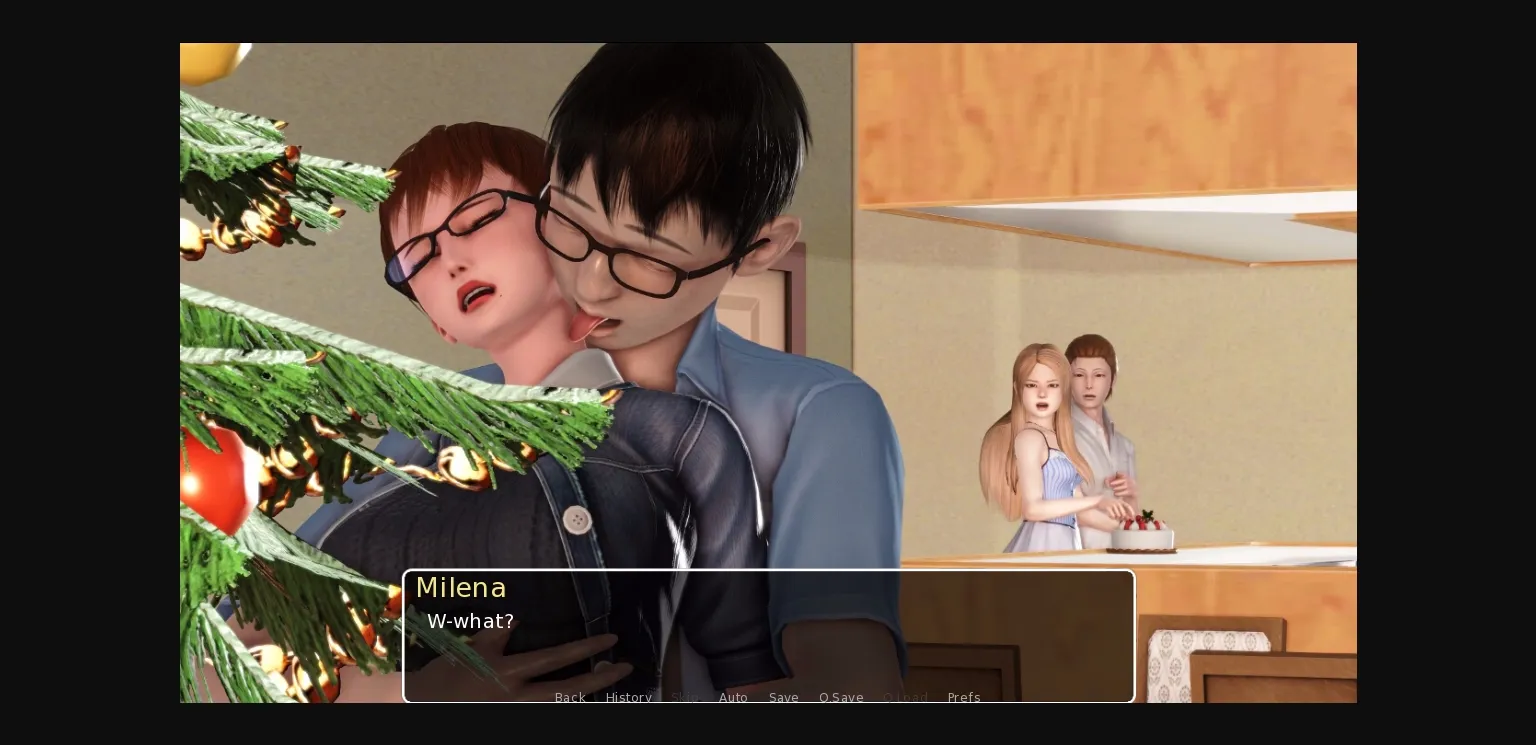This screenshot has width=1536, height=745.
Task: Click inside the dialogue window frame
Action: [768, 650]
